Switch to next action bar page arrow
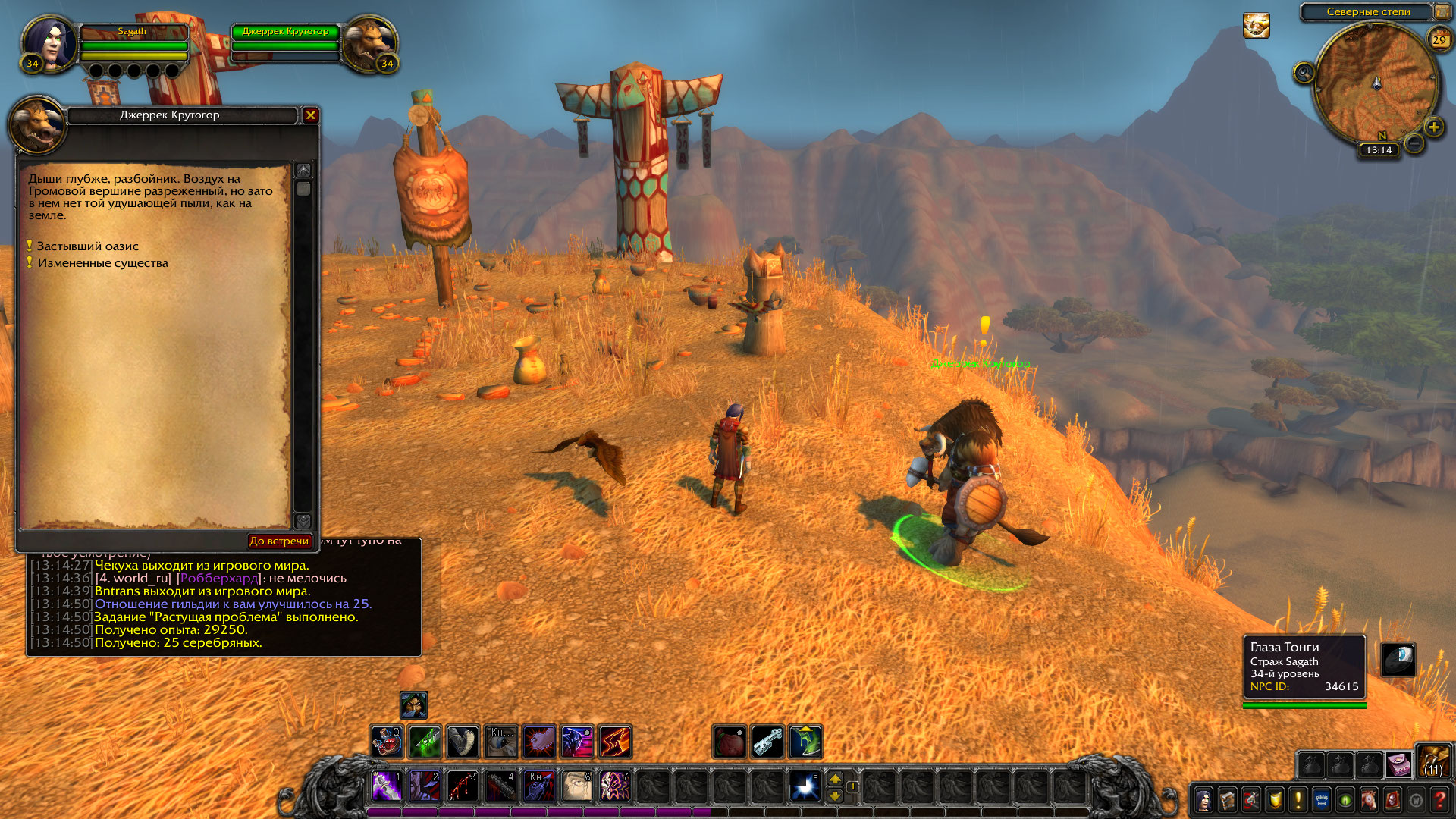 [x=835, y=779]
